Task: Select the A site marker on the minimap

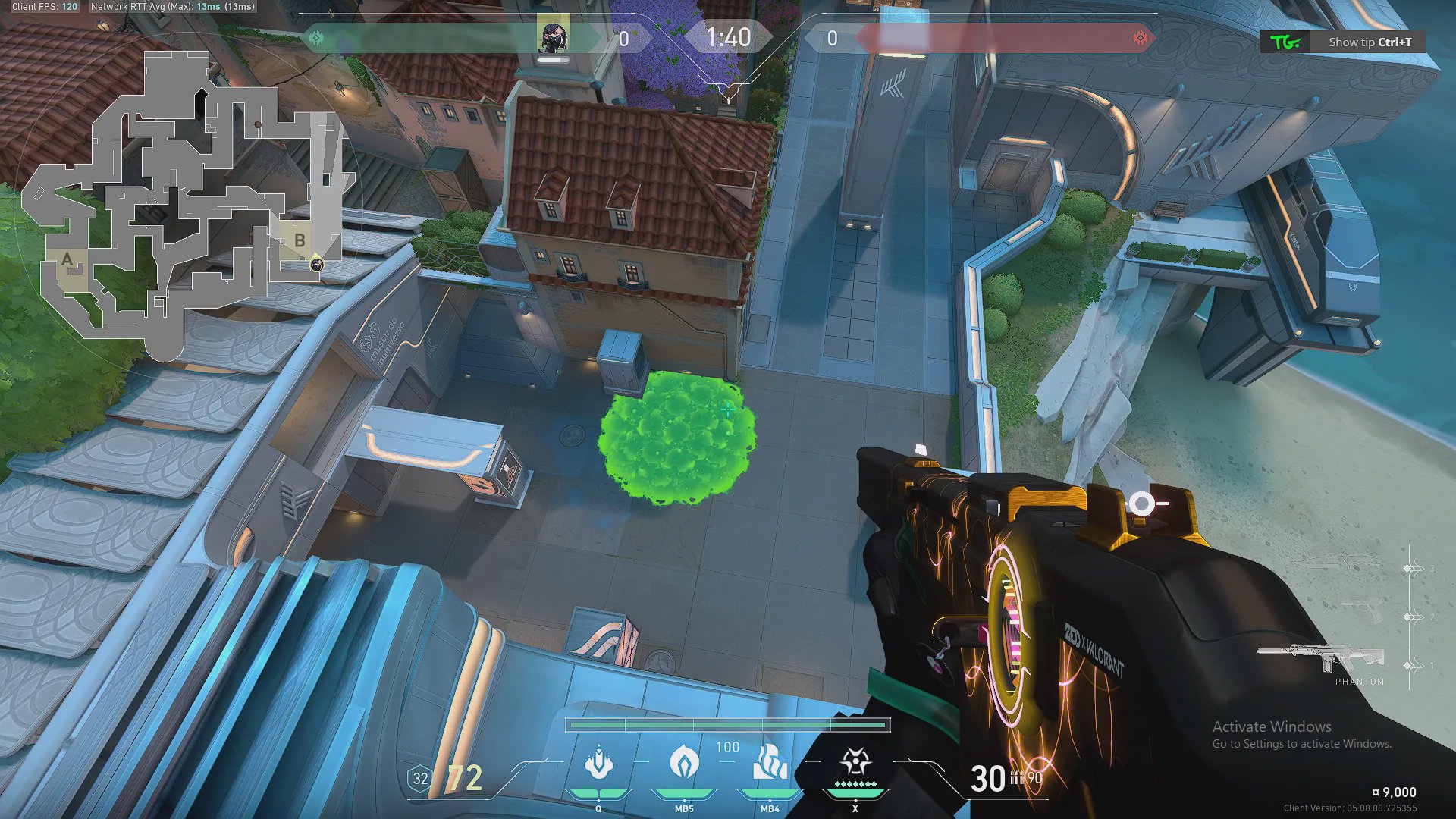Action: [x=67, y=260]
